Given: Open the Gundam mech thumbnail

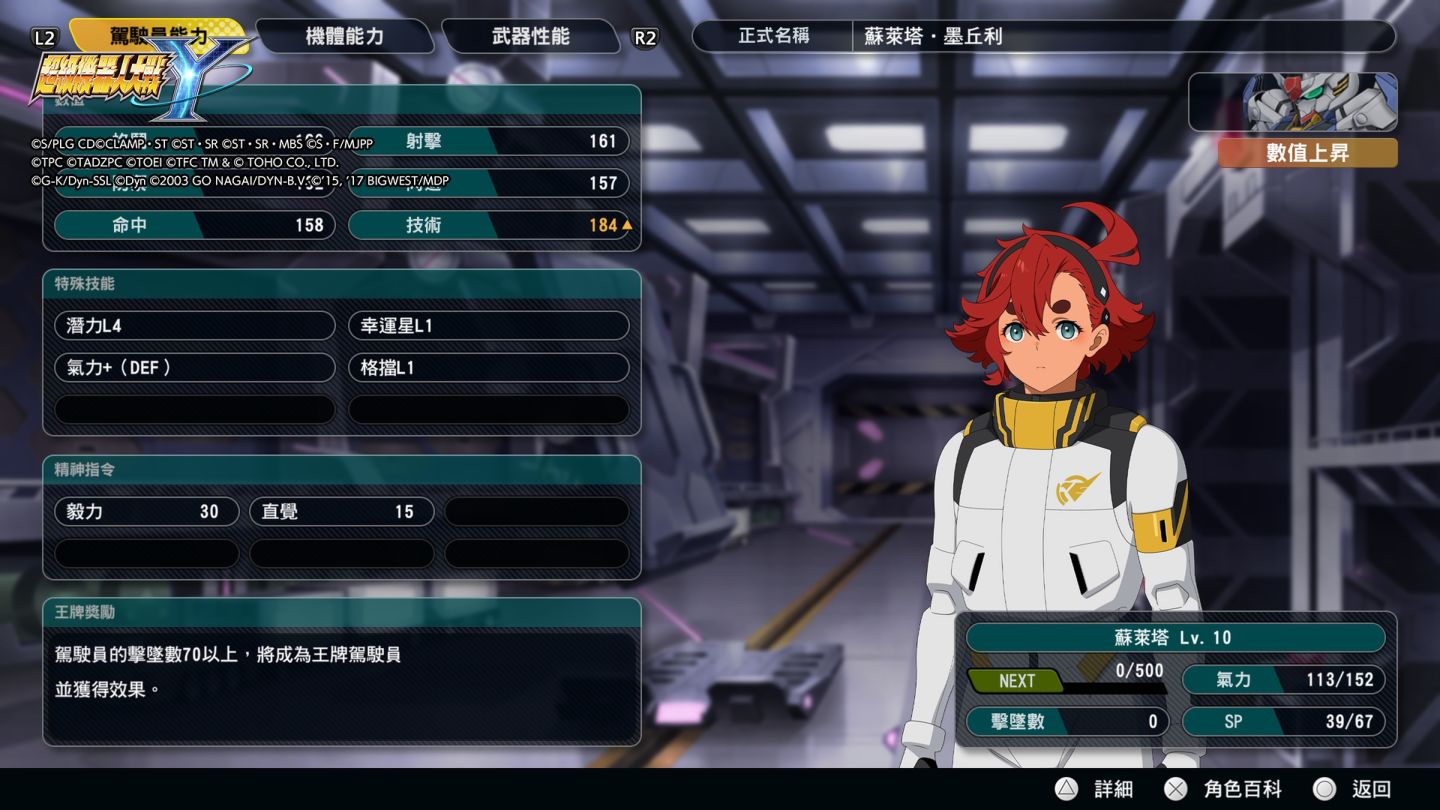Looking at the screenshot, I should point(1292,102).
